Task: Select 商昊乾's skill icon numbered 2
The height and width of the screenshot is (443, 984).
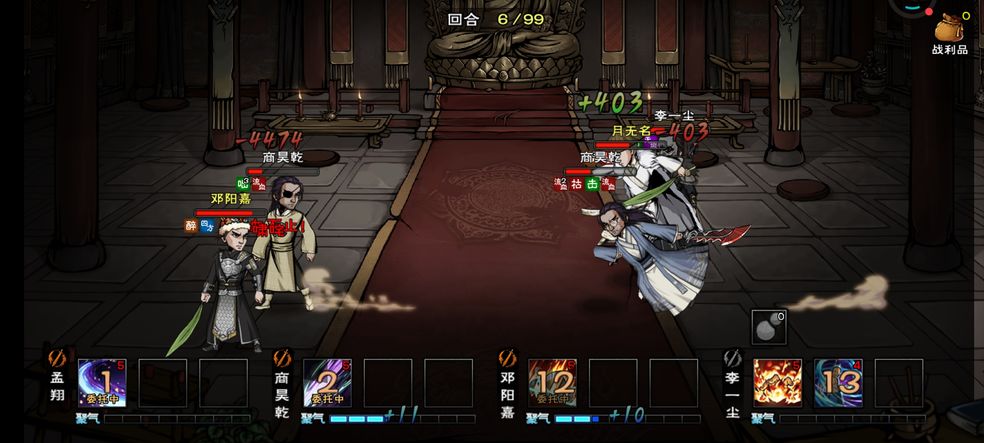Action: (327, 383)
